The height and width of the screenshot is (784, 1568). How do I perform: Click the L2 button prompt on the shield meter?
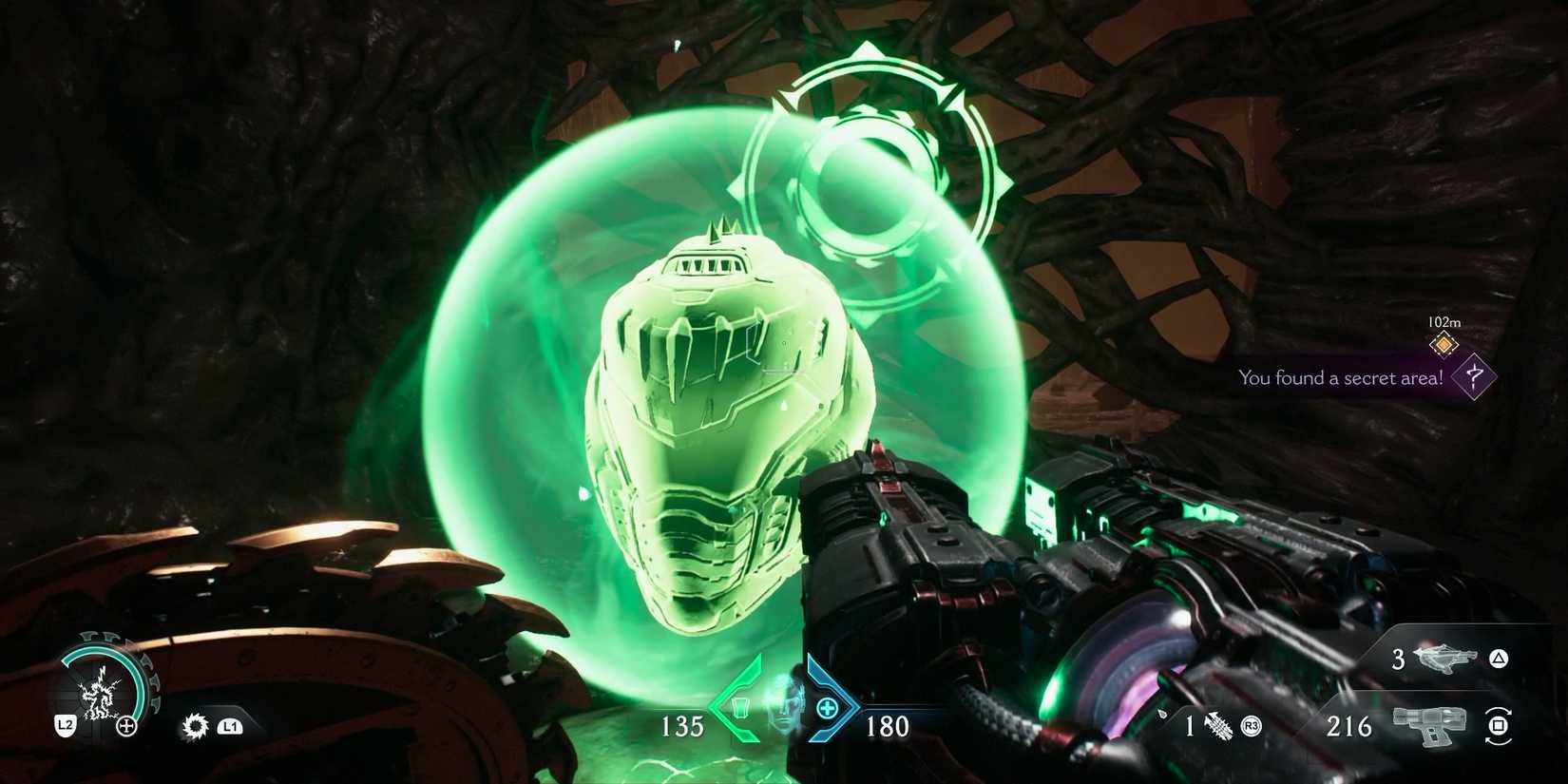(x=66, y=724)
